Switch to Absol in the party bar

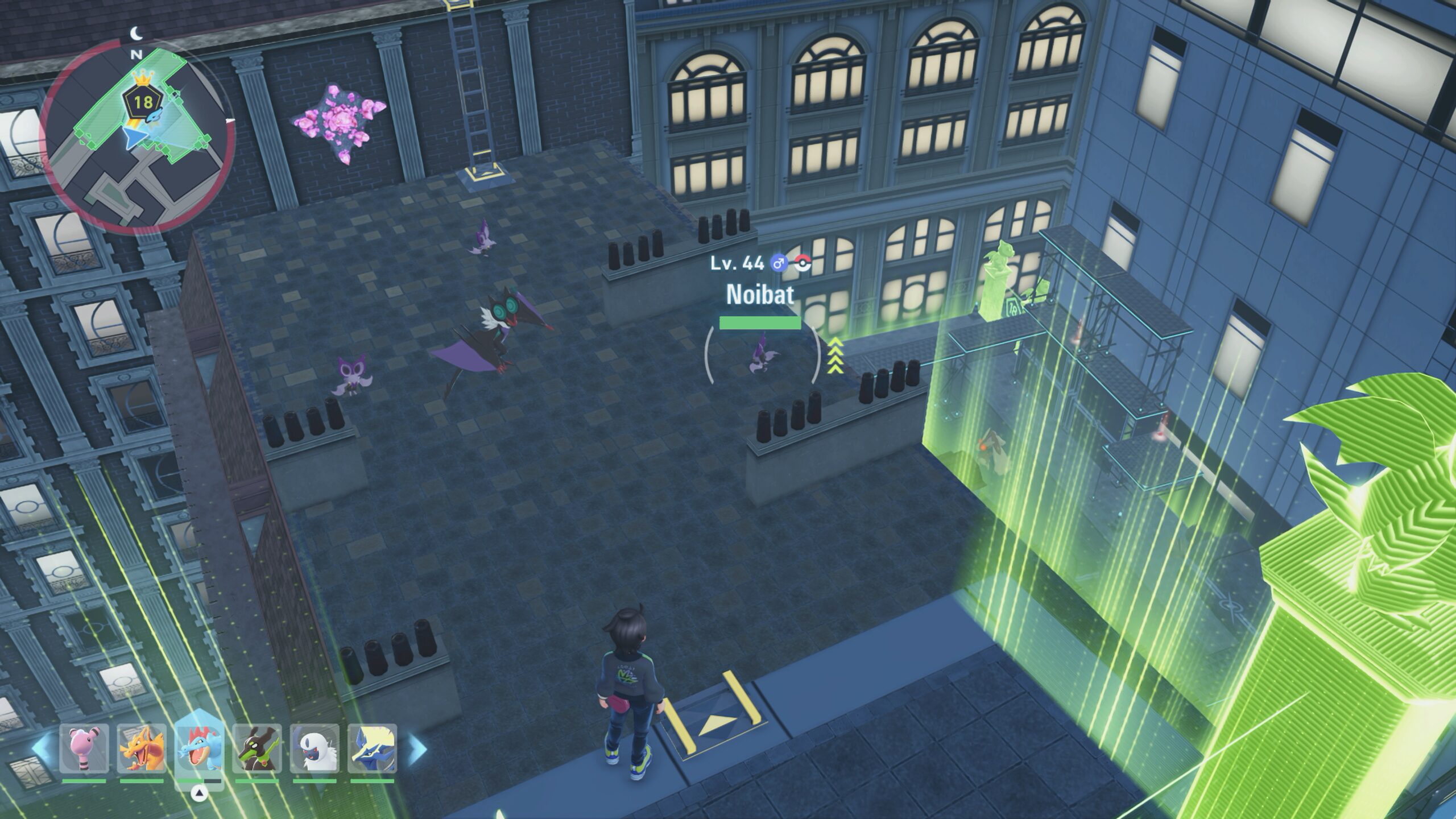(315, 748)
